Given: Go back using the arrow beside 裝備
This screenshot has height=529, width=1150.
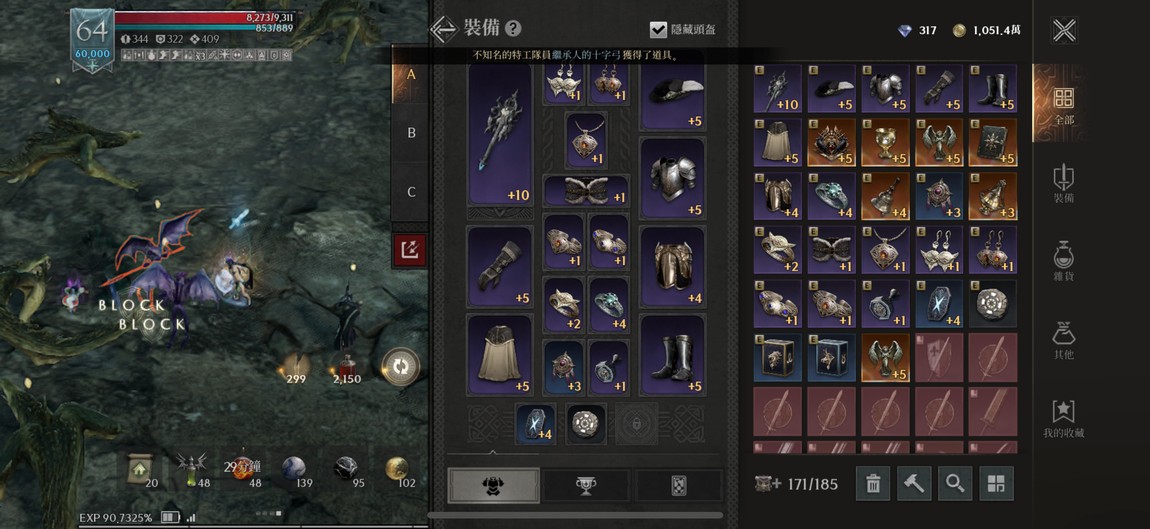Looking at the screenshot, I should click(x=443, y=29).
